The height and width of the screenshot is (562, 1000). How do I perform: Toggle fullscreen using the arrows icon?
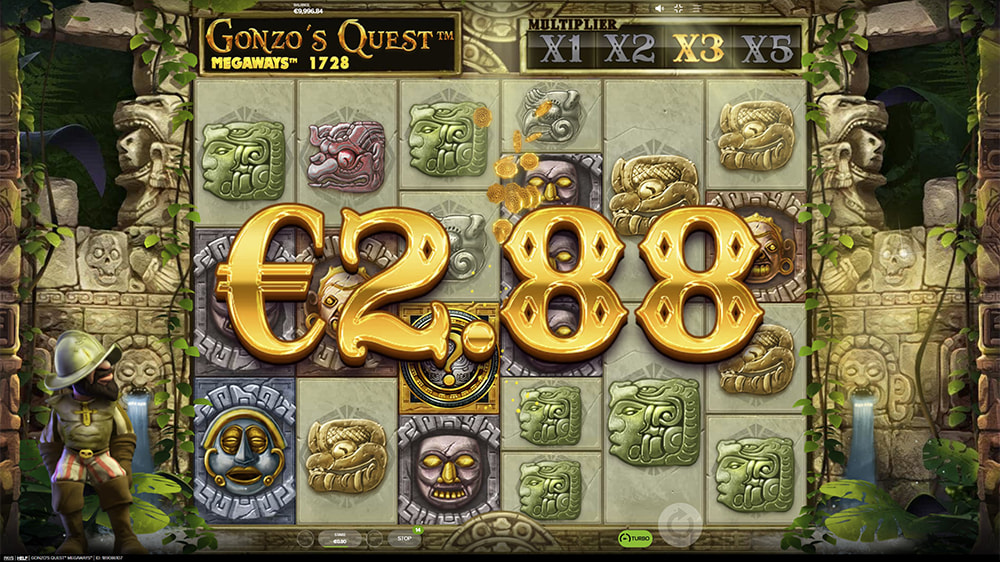(678, 8)
